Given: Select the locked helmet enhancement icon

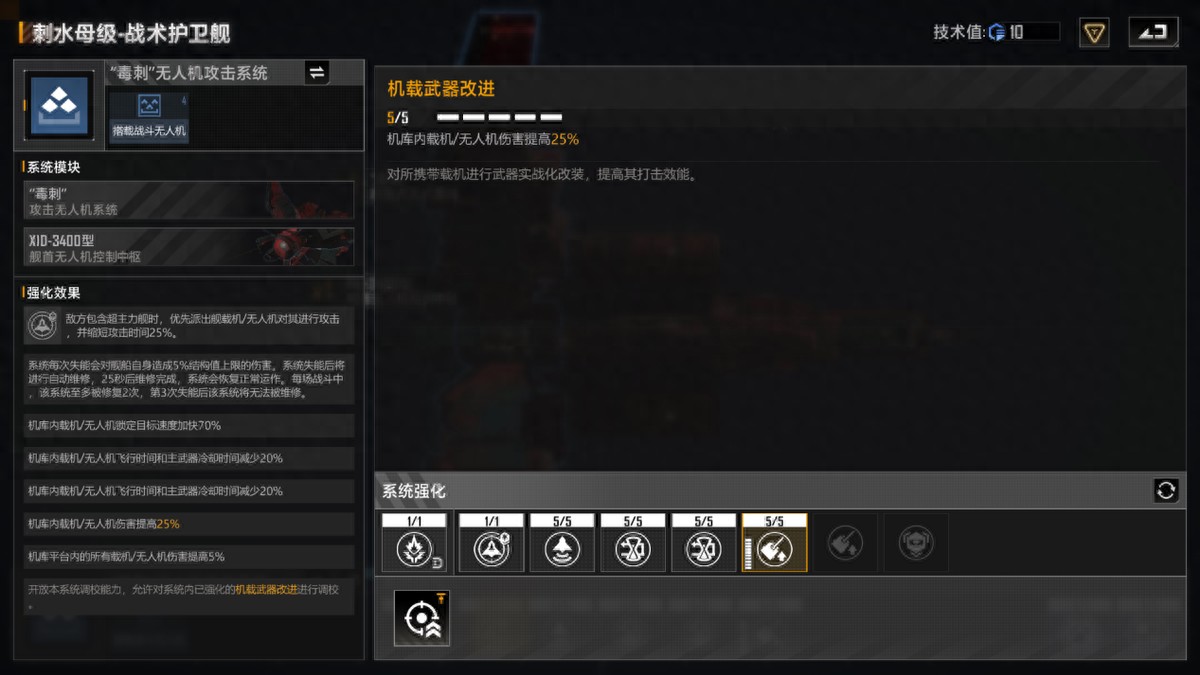Looking at the screenshot, I should 916,544.
